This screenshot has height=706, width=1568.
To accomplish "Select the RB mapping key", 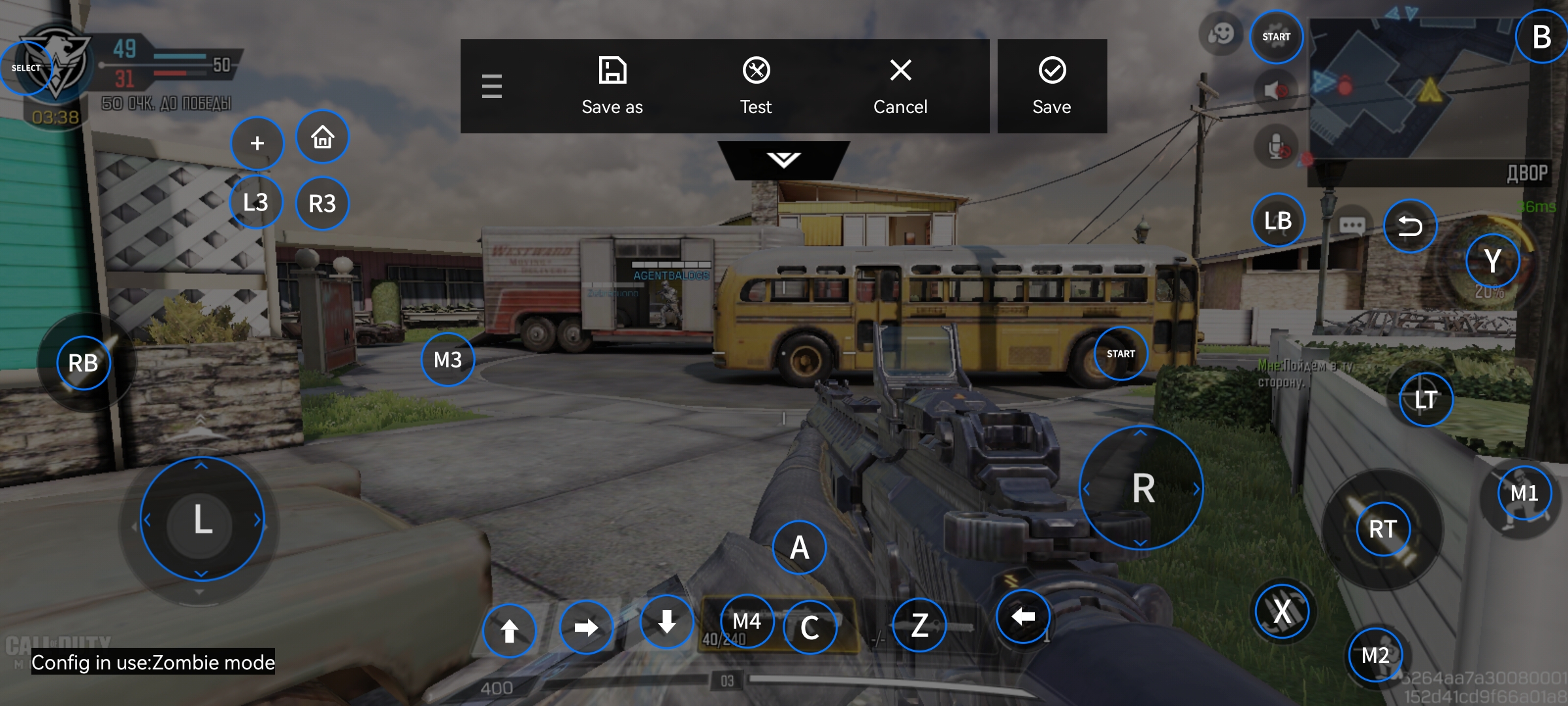I will coord(83,363).
